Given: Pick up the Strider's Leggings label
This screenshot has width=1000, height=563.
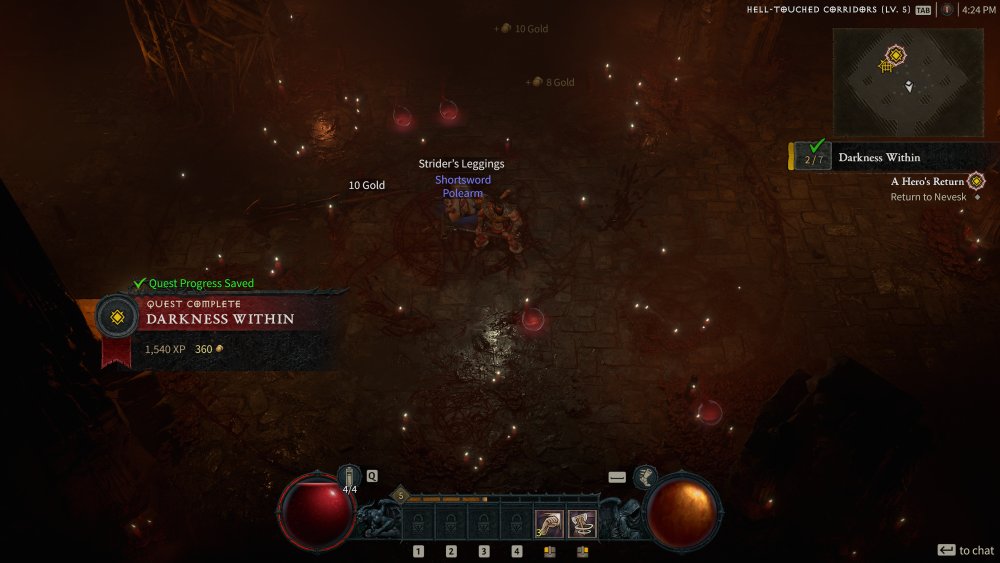Looking at the screenshot, I should (x=461, y=164).
